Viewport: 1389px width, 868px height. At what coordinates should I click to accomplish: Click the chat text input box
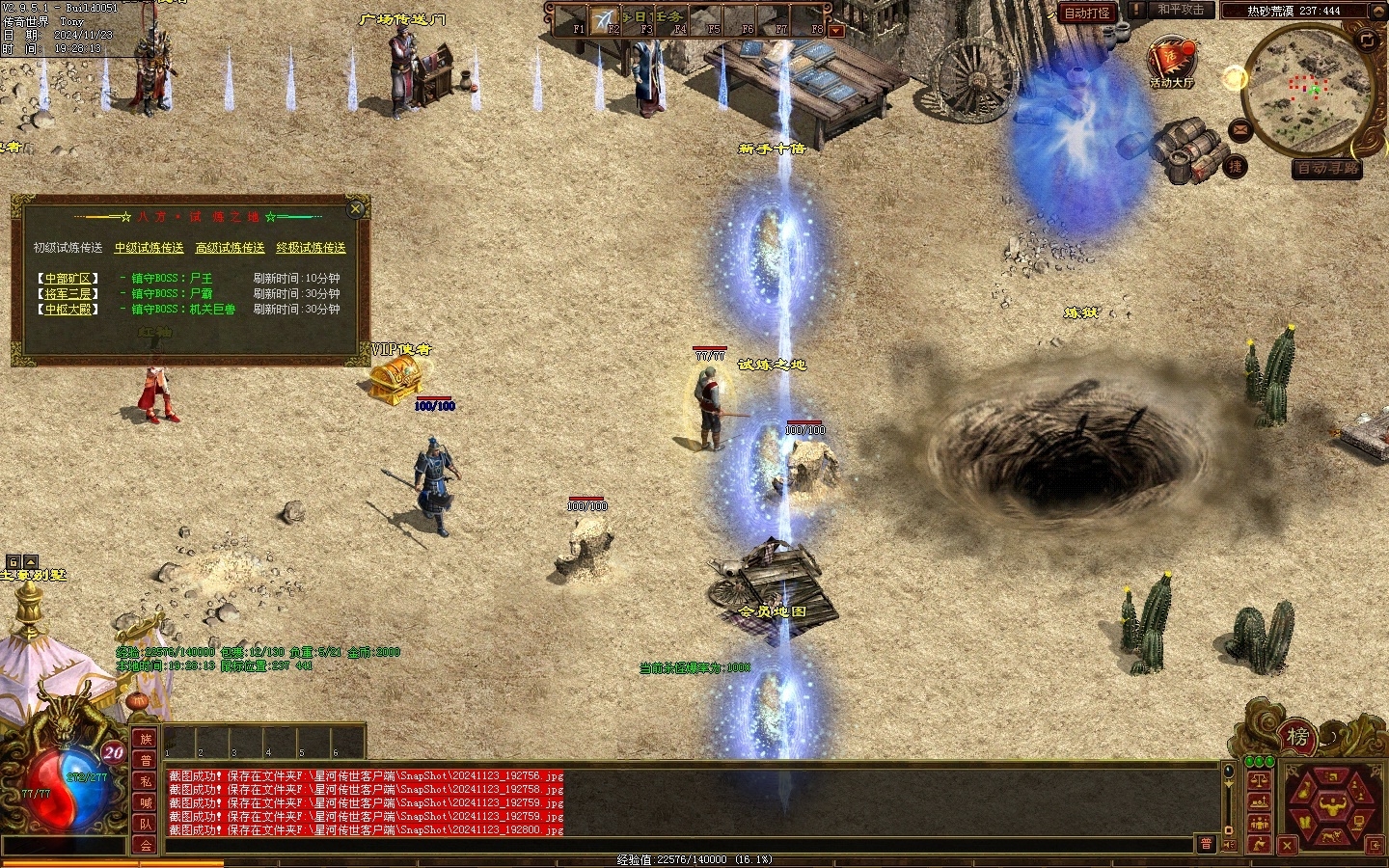tap(675, 845)
